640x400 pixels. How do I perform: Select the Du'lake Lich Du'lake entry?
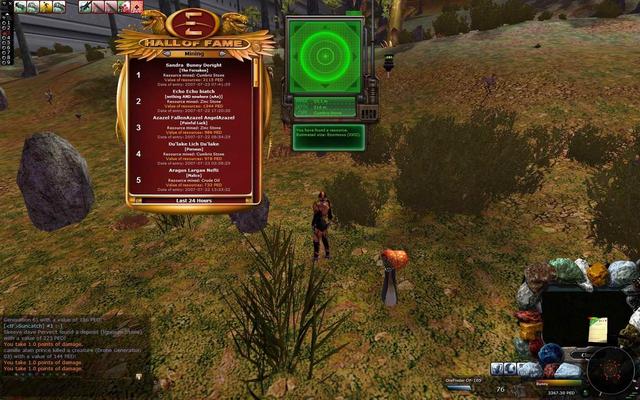[195, 153]
